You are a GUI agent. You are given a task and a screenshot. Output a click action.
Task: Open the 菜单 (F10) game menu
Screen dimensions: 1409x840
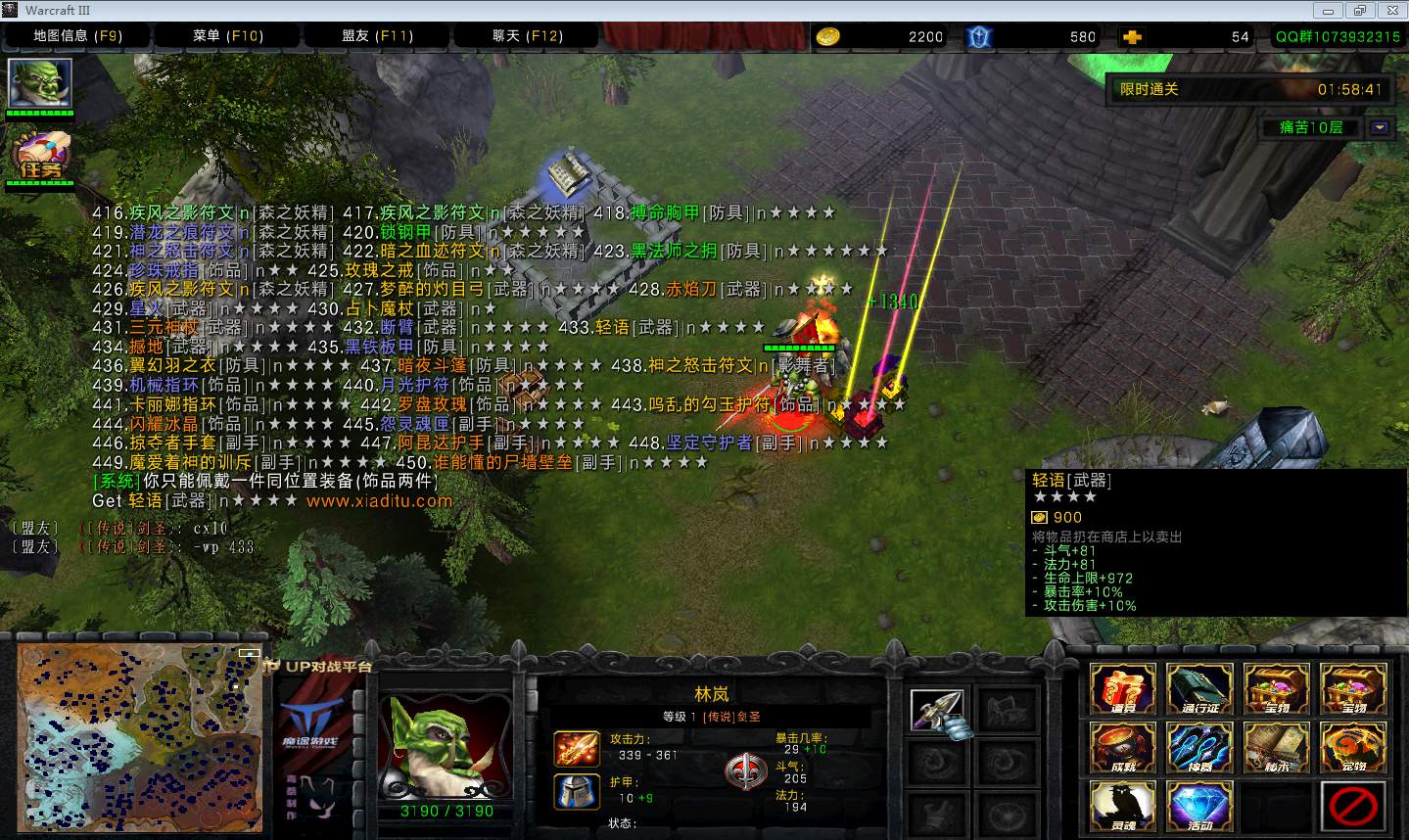pyautogui.click(x=228, y=36)
